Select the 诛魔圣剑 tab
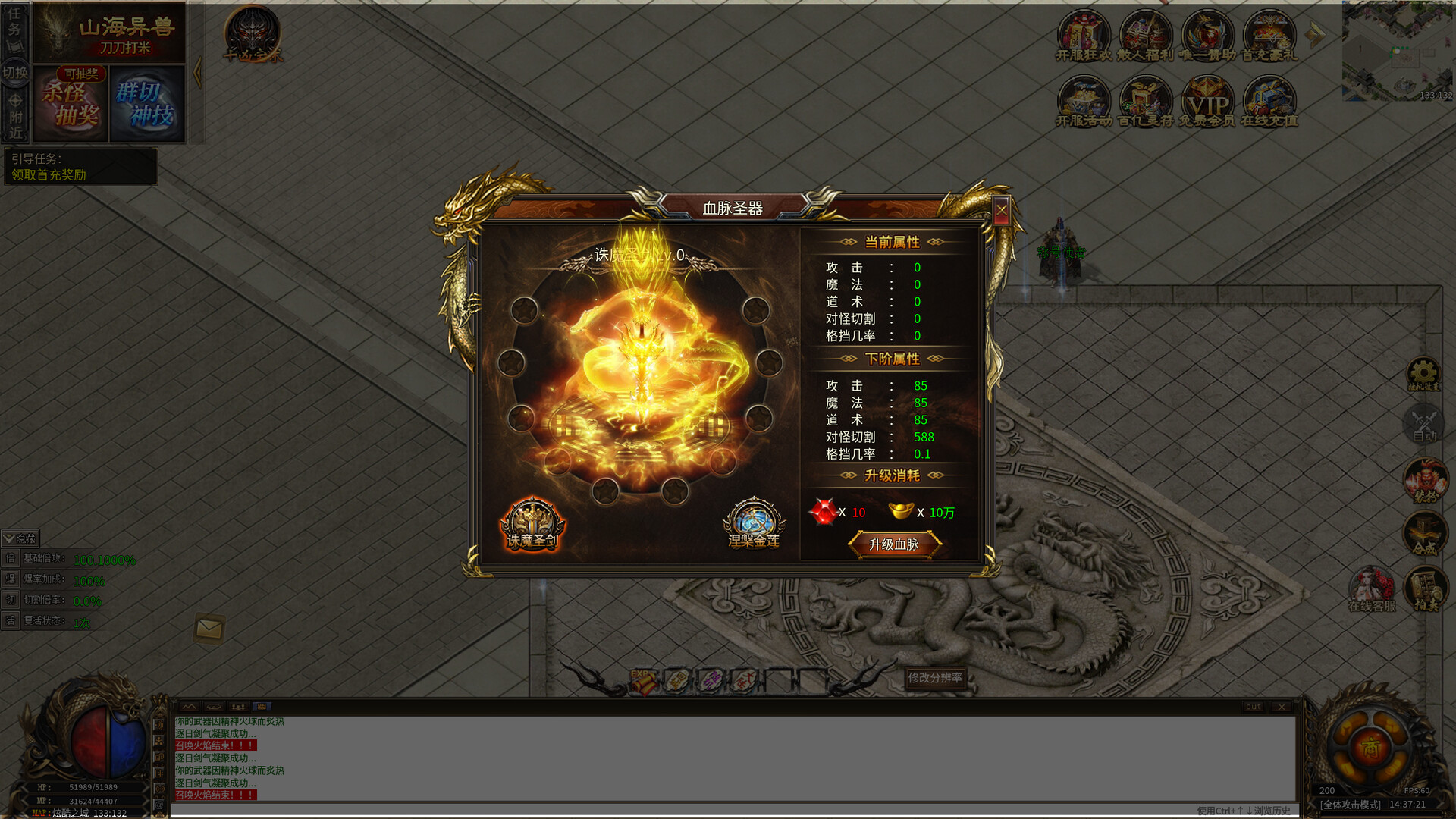Image resolution: width=1456 pixels, height=819 pixels. (x=532, y=522)
